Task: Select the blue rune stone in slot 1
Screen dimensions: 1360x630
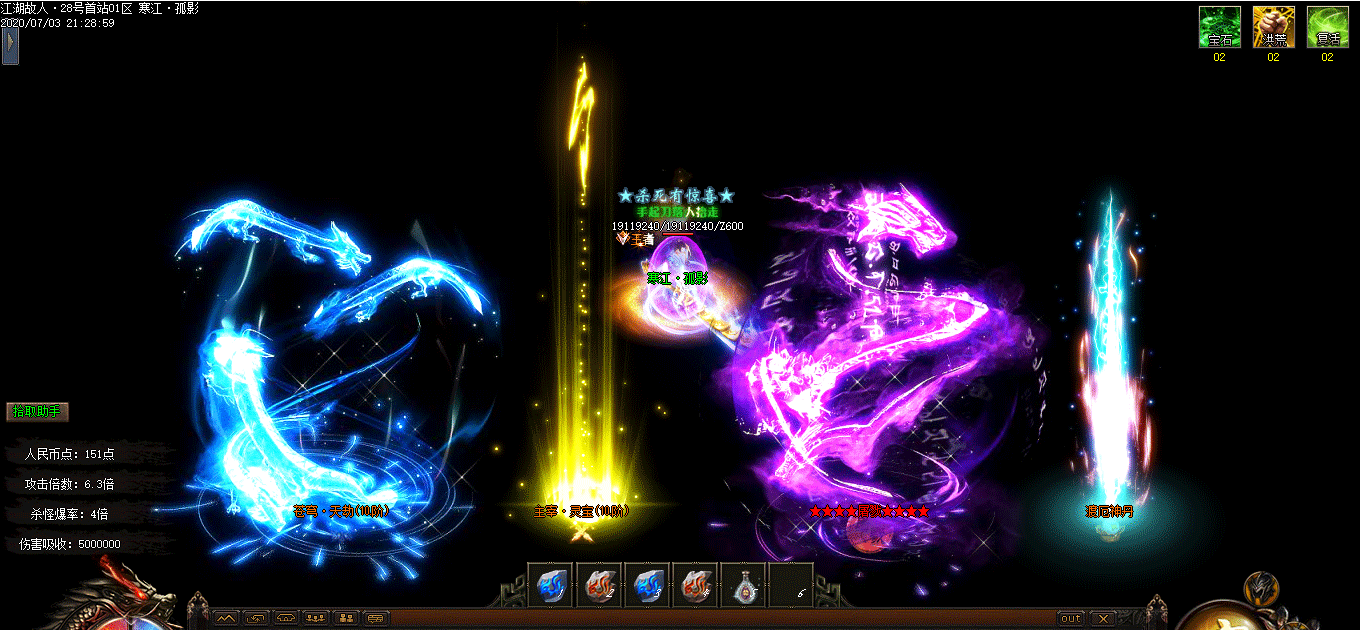Action: point(551,585)
